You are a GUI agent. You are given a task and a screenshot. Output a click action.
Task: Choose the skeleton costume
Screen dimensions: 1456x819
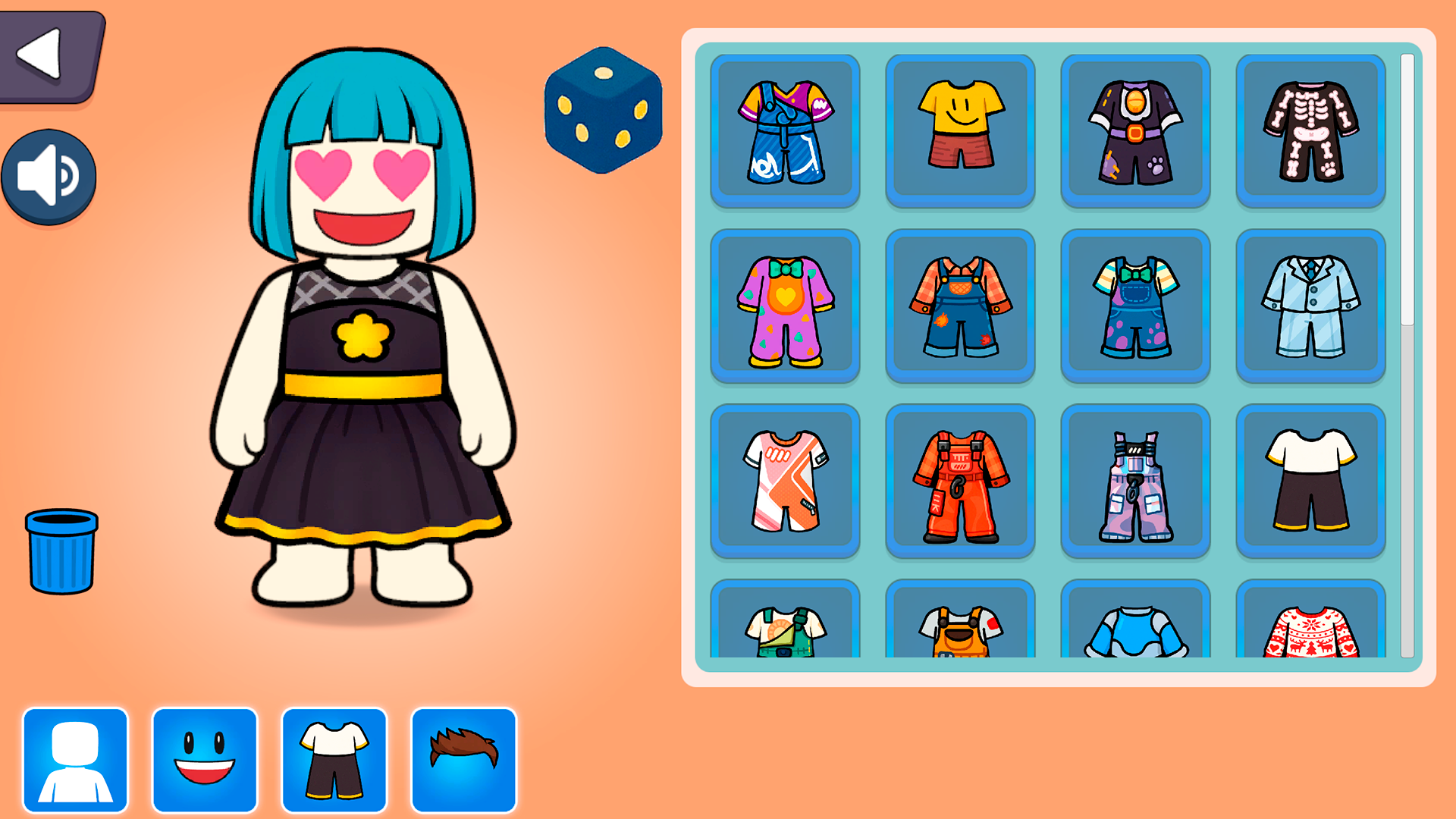pyautogui.click(x=1310, y=129)
